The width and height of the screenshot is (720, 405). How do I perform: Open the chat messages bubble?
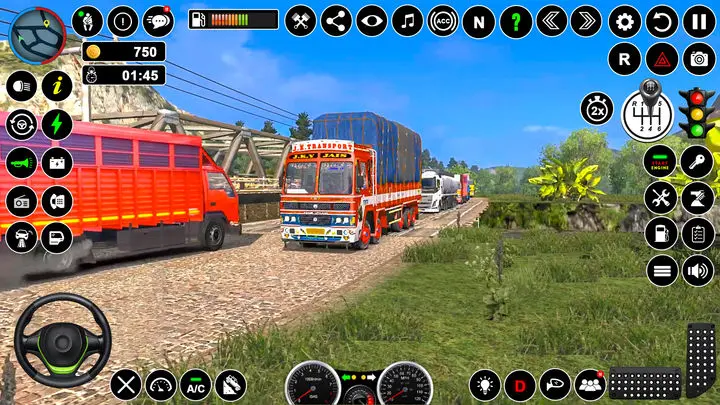[x=158, y=20]
